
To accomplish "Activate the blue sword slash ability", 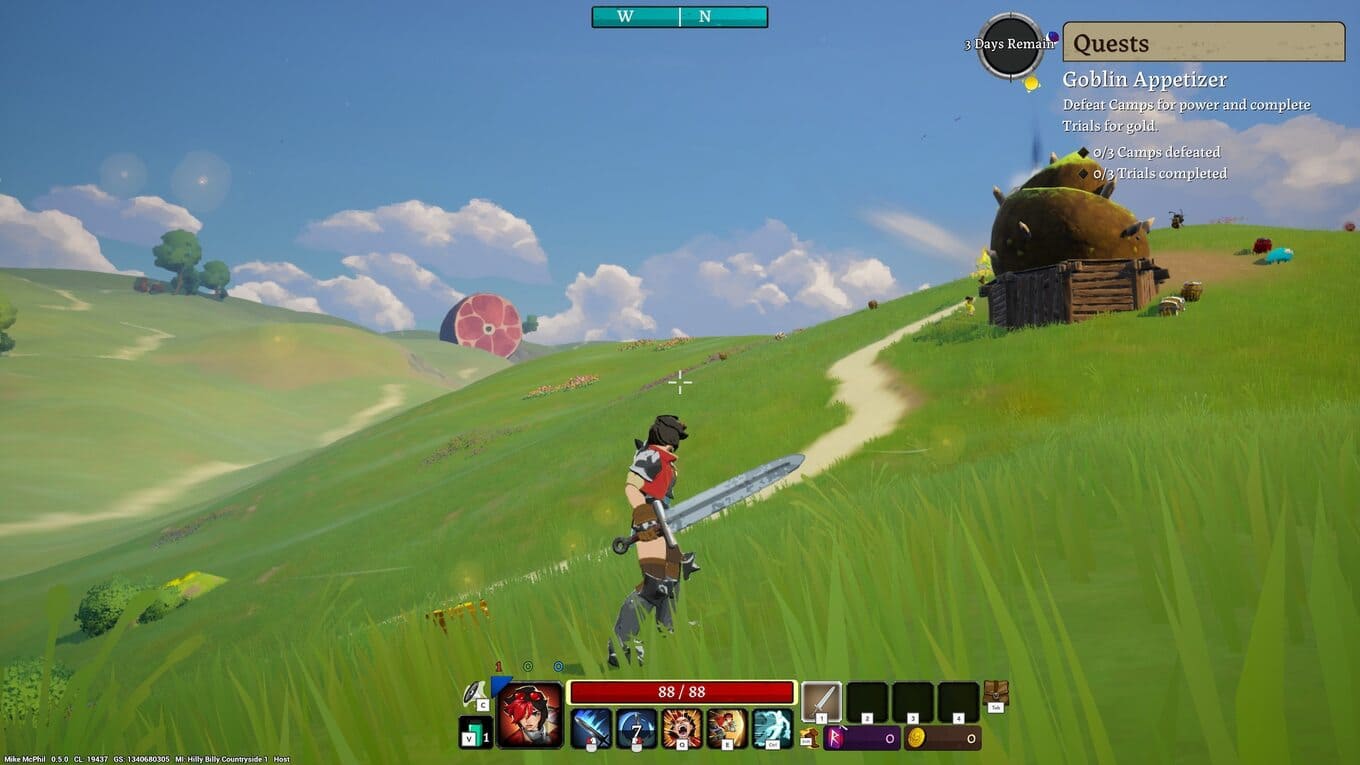I will tap(590, 728).
